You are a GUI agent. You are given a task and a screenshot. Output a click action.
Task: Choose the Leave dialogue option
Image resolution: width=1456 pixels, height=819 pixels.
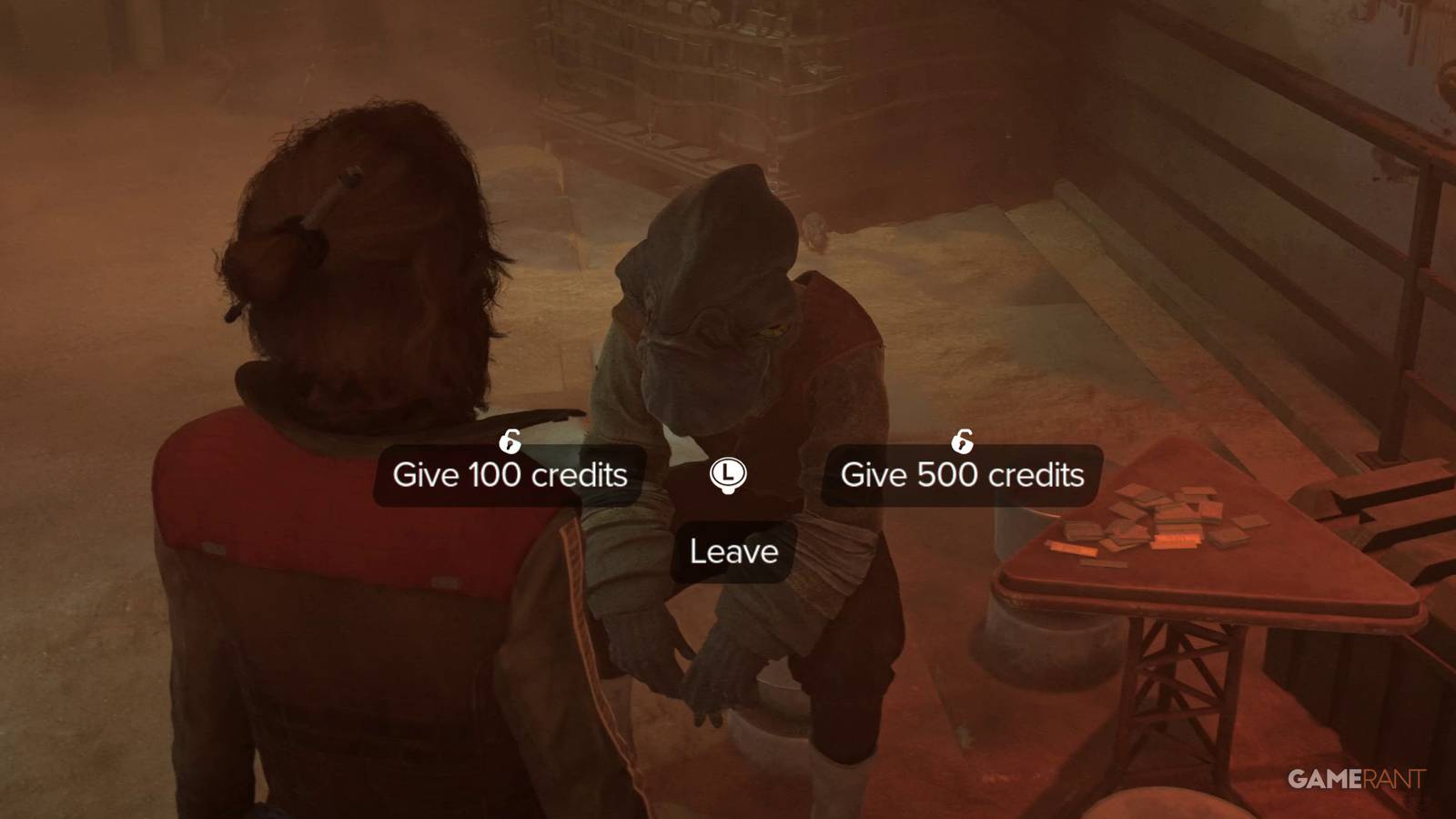[733, 551]
